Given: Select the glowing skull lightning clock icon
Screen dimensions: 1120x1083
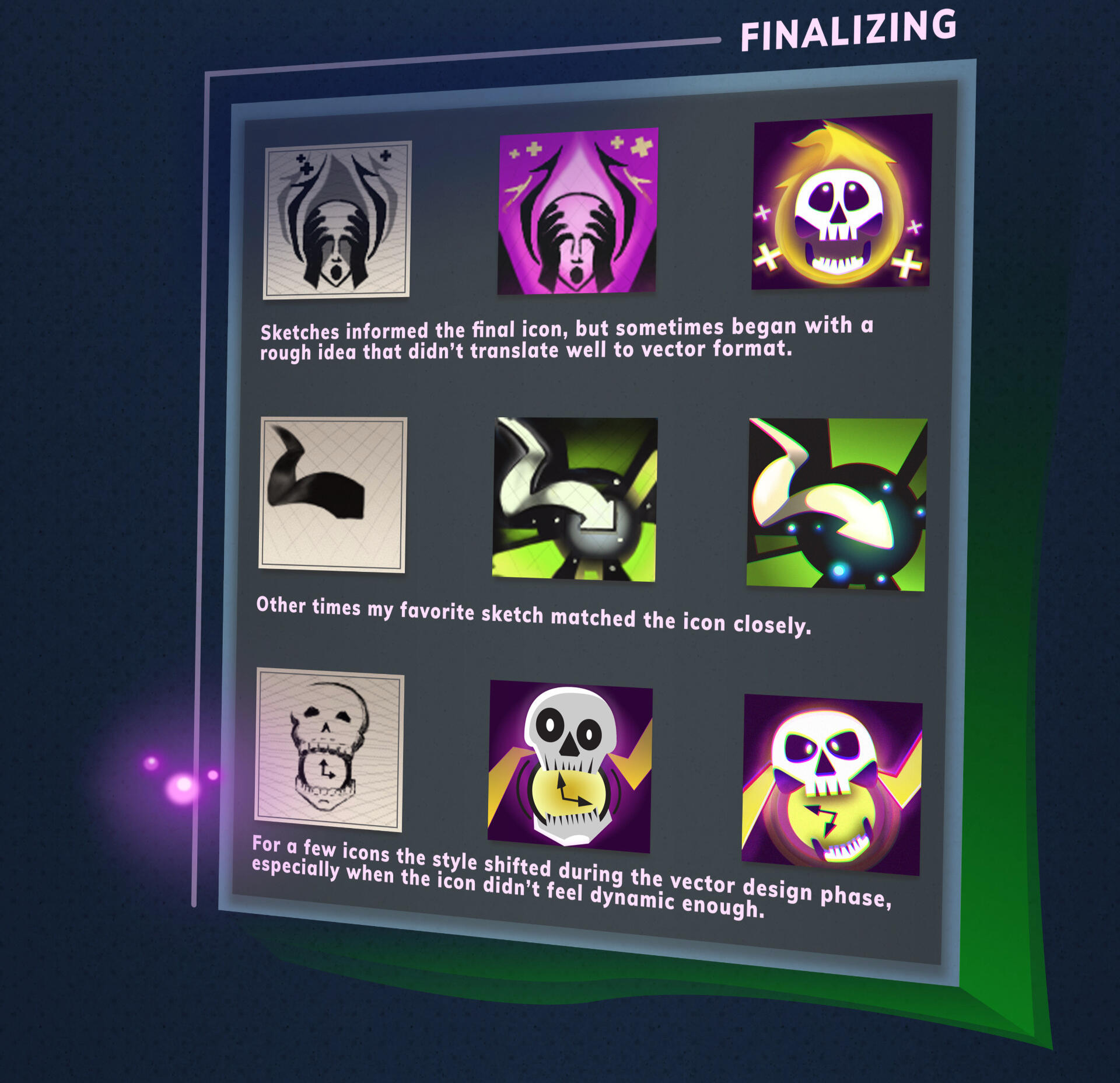Looking at the screenshot, I should click(831, 784).
